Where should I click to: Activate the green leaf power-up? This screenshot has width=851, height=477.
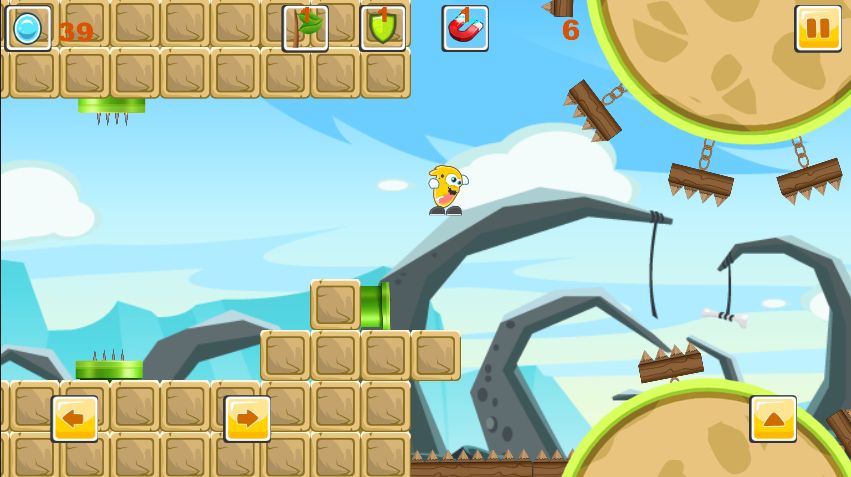point(305,28)
